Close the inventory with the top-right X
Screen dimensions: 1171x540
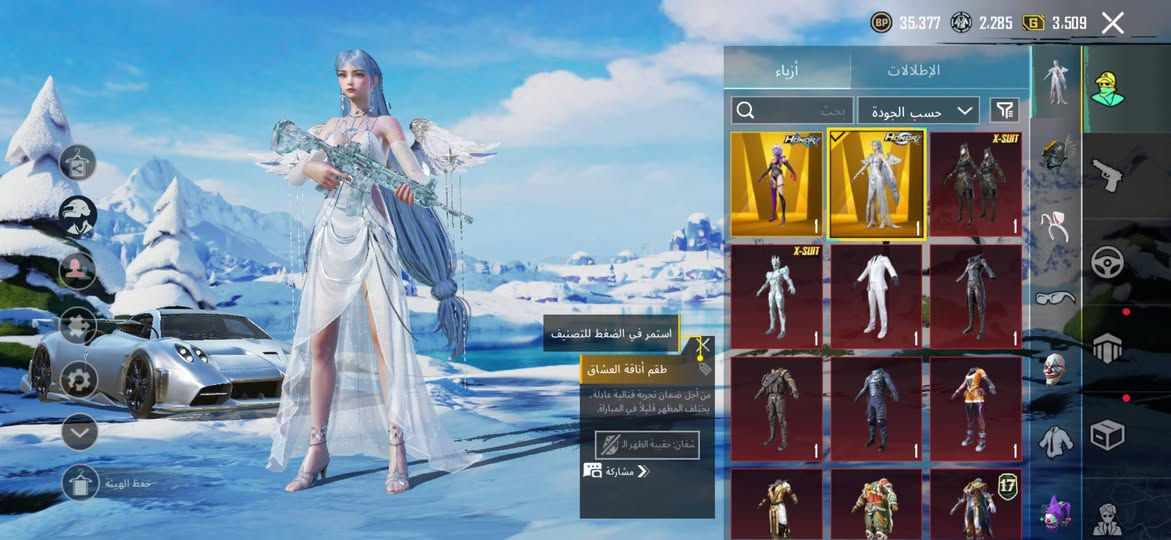pos(1113,23)
